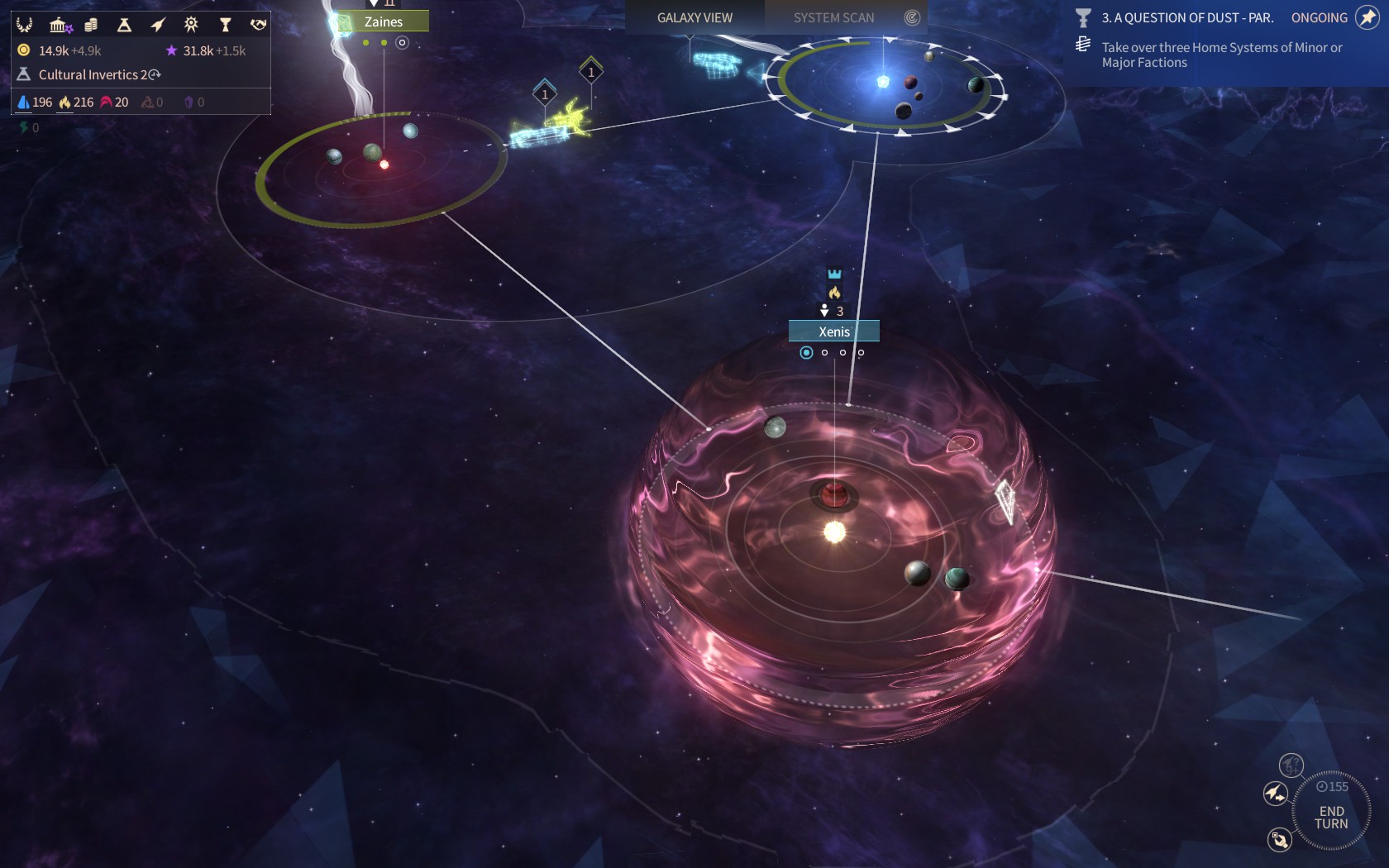The width and height of the screenshot is (1389, 868).
Task: Open the coin stacks economy screen
Action: click(x=91, y=25)
